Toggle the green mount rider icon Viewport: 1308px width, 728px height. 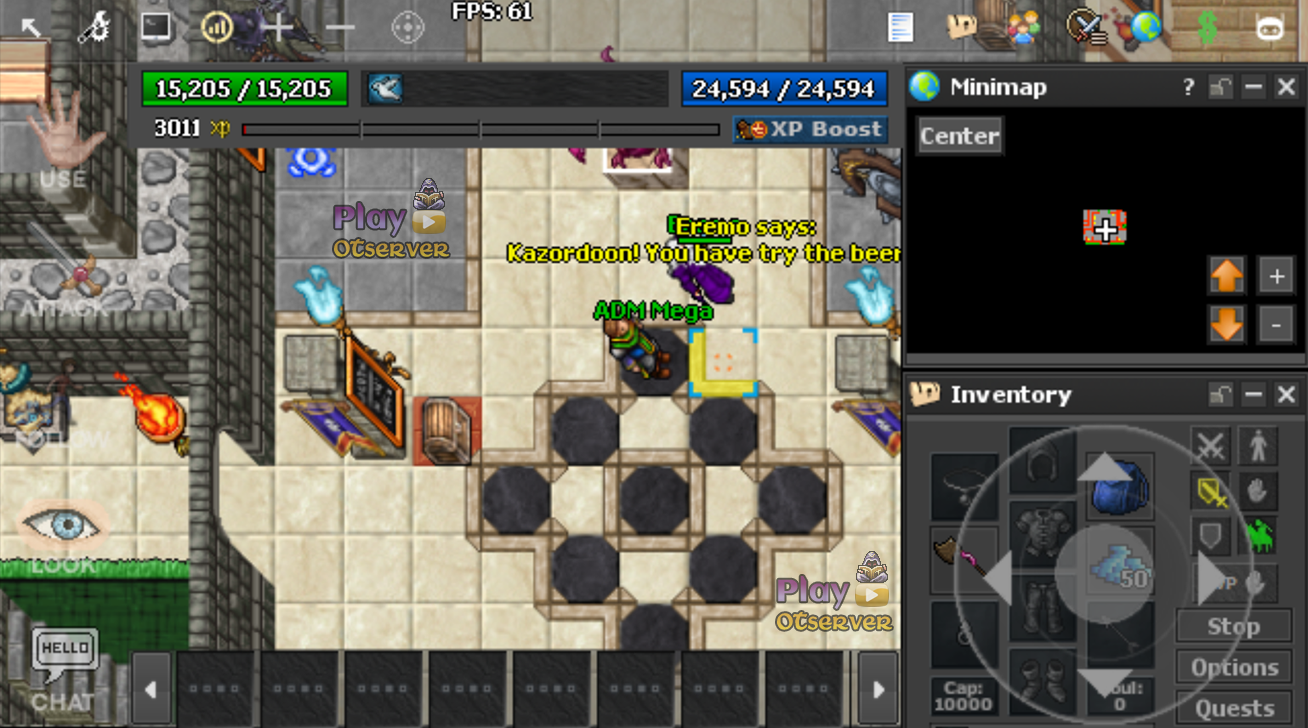click(1259, 537)
